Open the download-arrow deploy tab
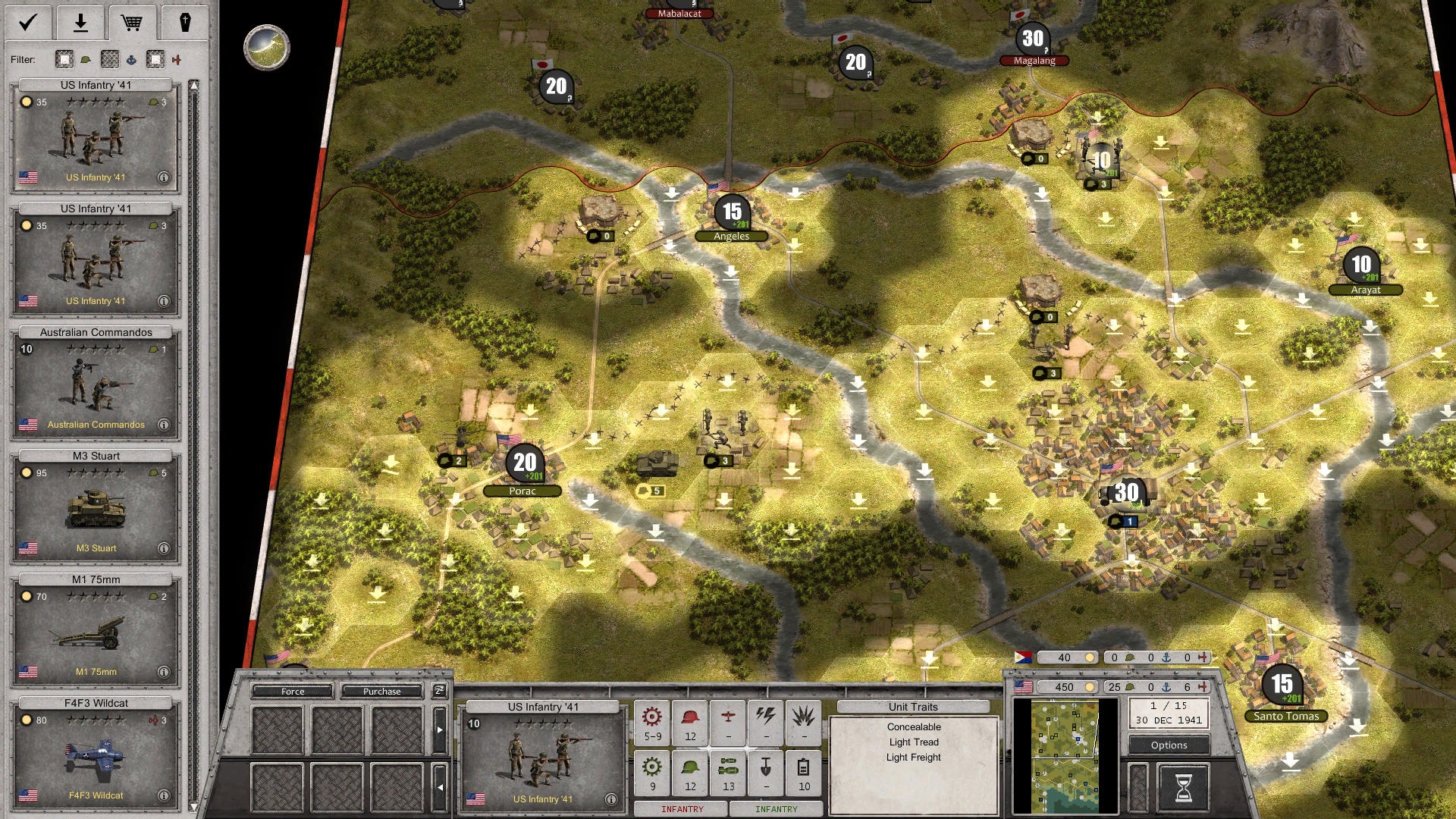 pyautogui.click(x=80, y=23)
